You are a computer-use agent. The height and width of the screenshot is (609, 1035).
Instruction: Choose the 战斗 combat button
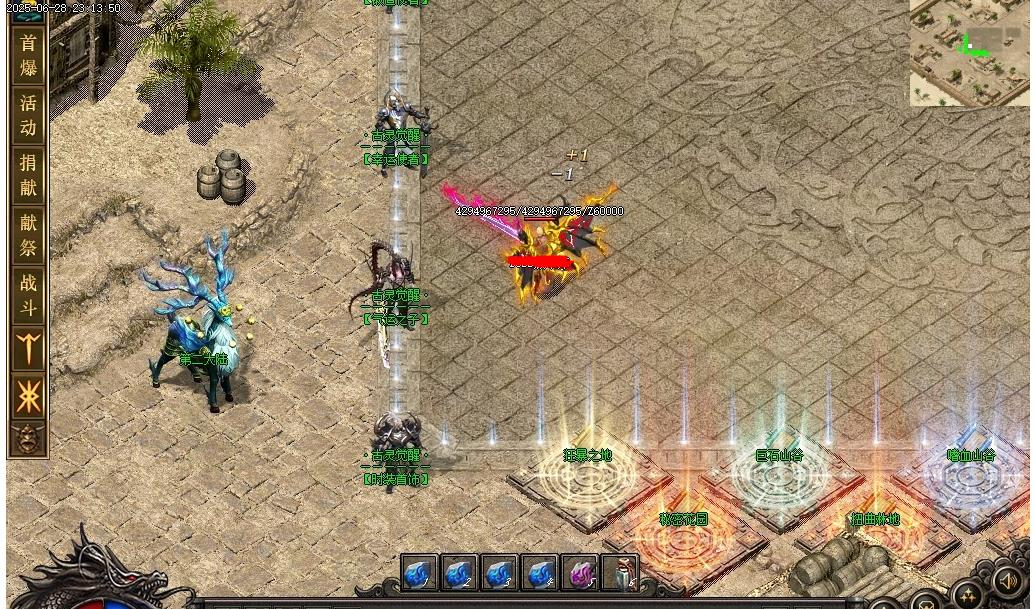pyautogui.click(x=28, y=295)
